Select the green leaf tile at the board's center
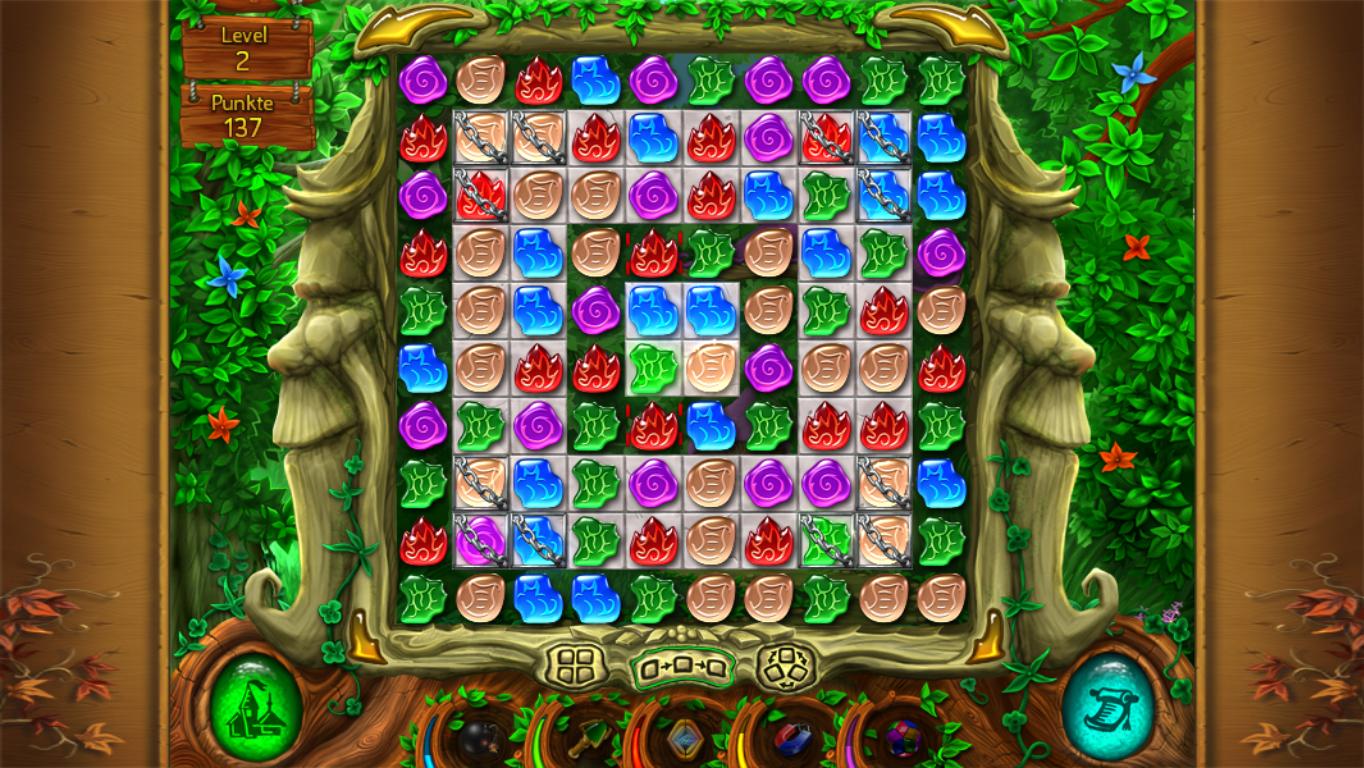 point(653,369)
